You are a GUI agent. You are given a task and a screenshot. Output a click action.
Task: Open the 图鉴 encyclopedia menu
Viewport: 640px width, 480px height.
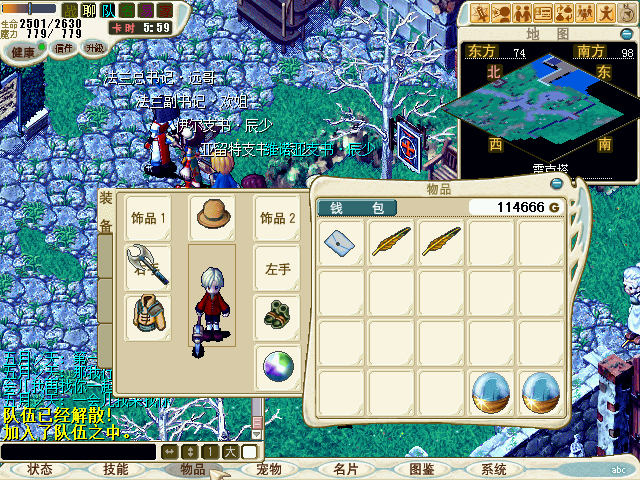[x=421, y=469]
